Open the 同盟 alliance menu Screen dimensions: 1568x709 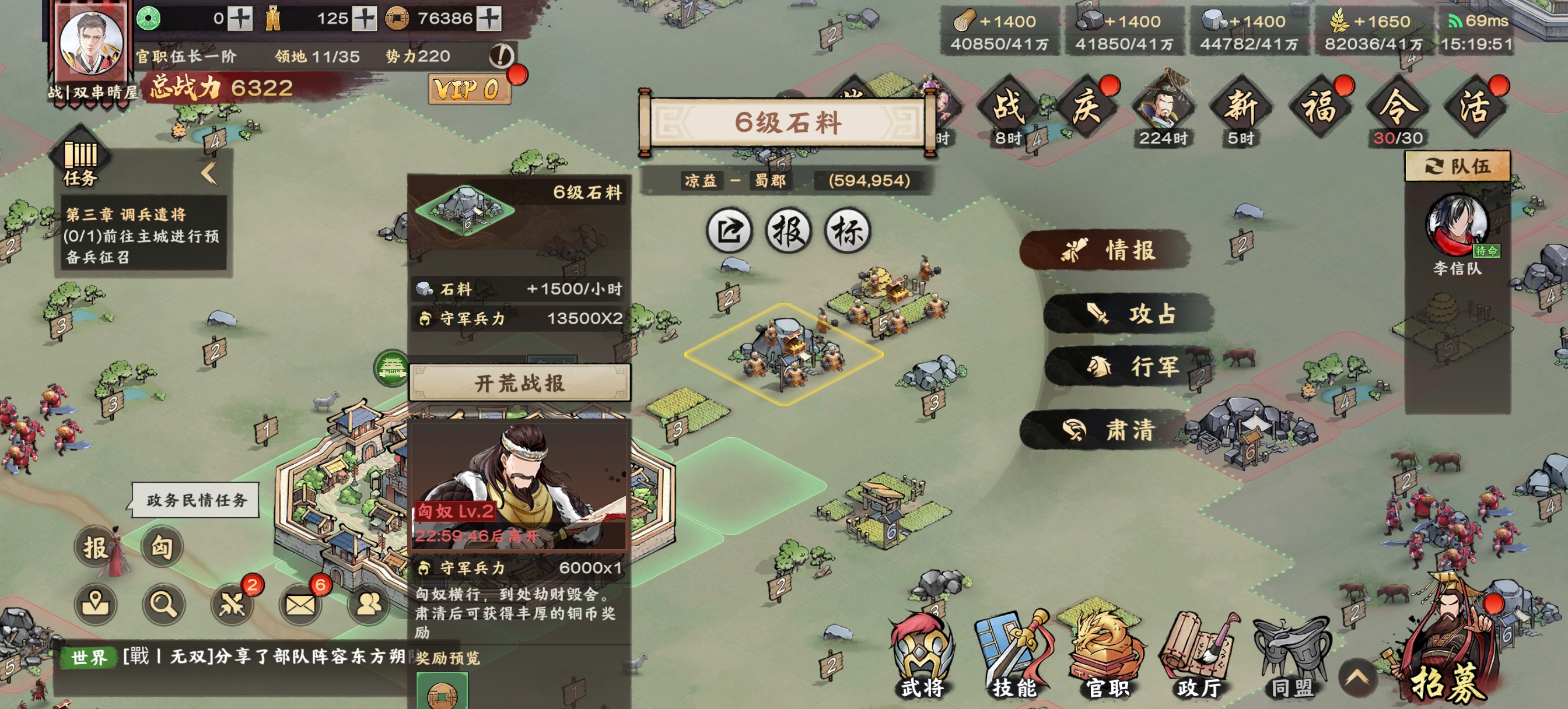click(1291, 657)
